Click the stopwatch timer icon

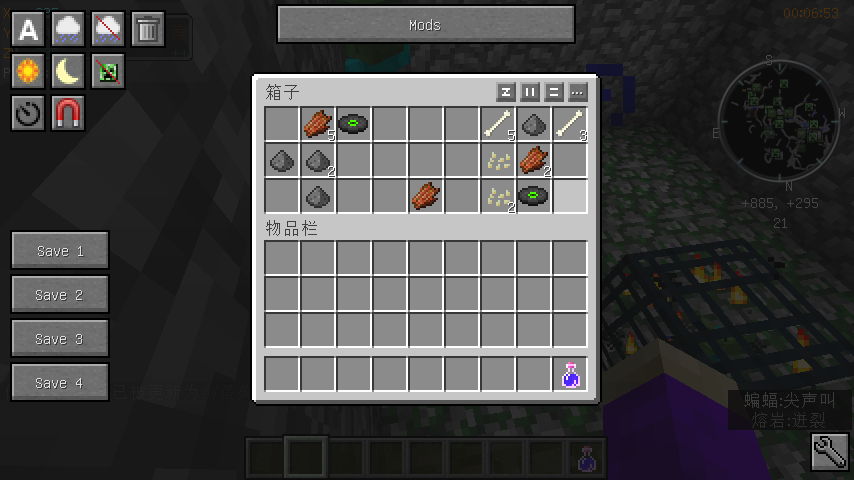28,113
